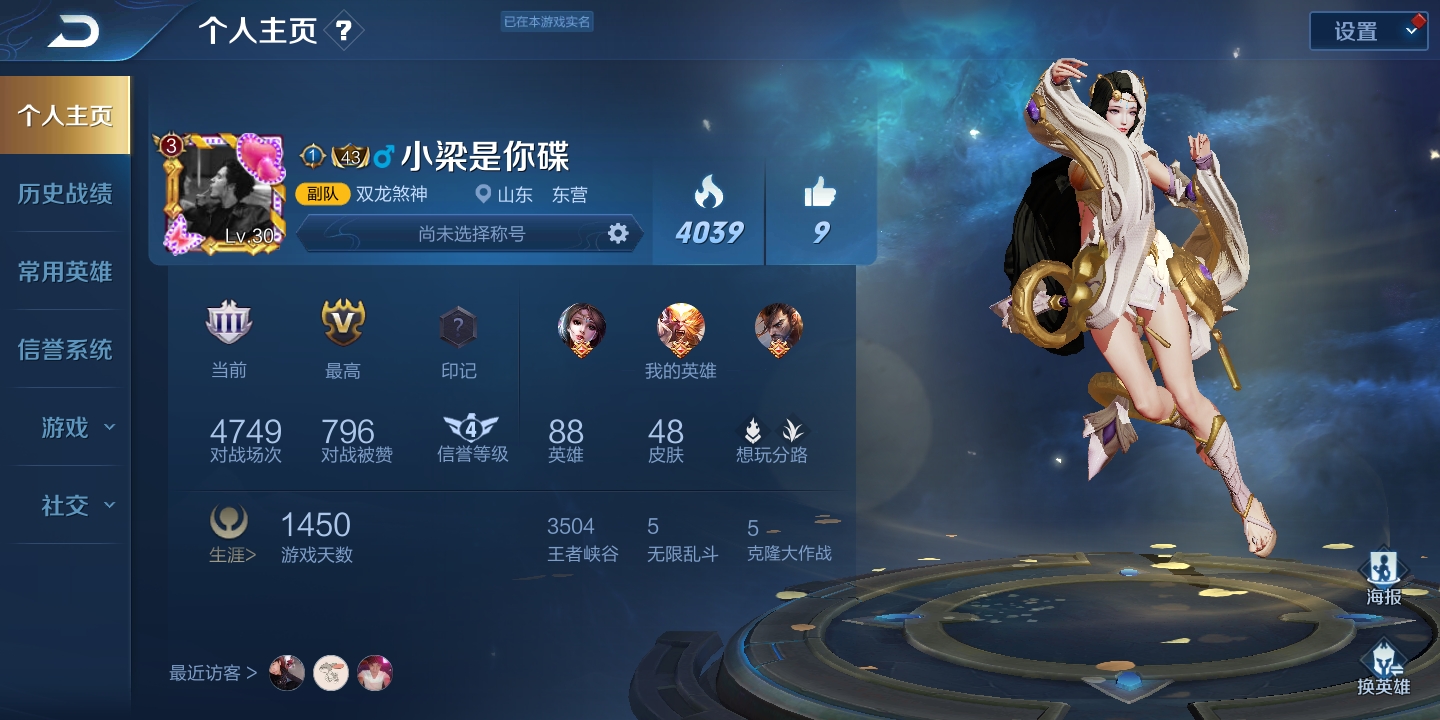
Task: View the 最高 rank badge
Action: tap(343, 325)
